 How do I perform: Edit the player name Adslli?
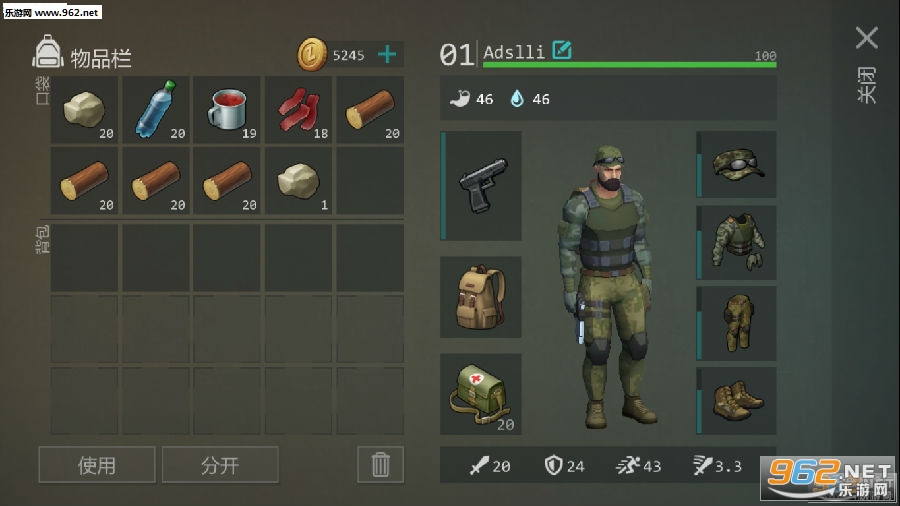[x=562, y=50]
